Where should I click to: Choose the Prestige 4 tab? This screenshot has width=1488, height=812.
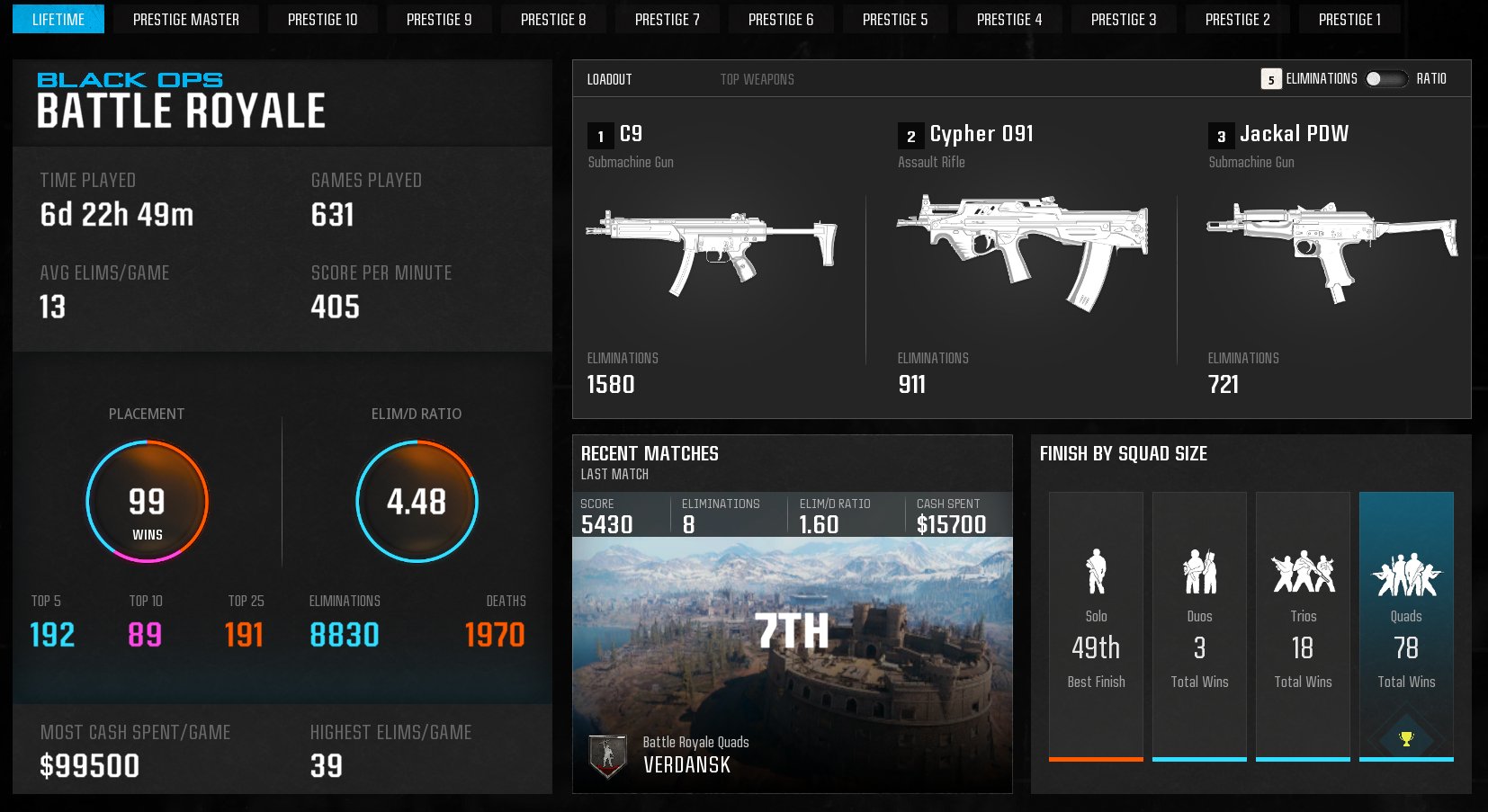pos(1009,20)
